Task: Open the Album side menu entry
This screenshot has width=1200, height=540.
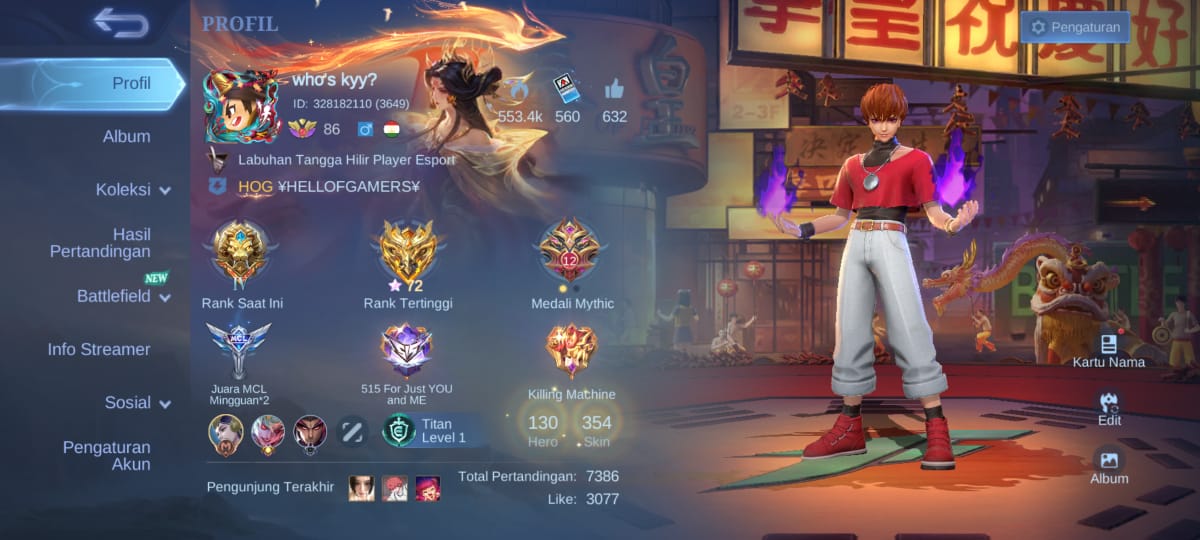Action: click(126, 137)
